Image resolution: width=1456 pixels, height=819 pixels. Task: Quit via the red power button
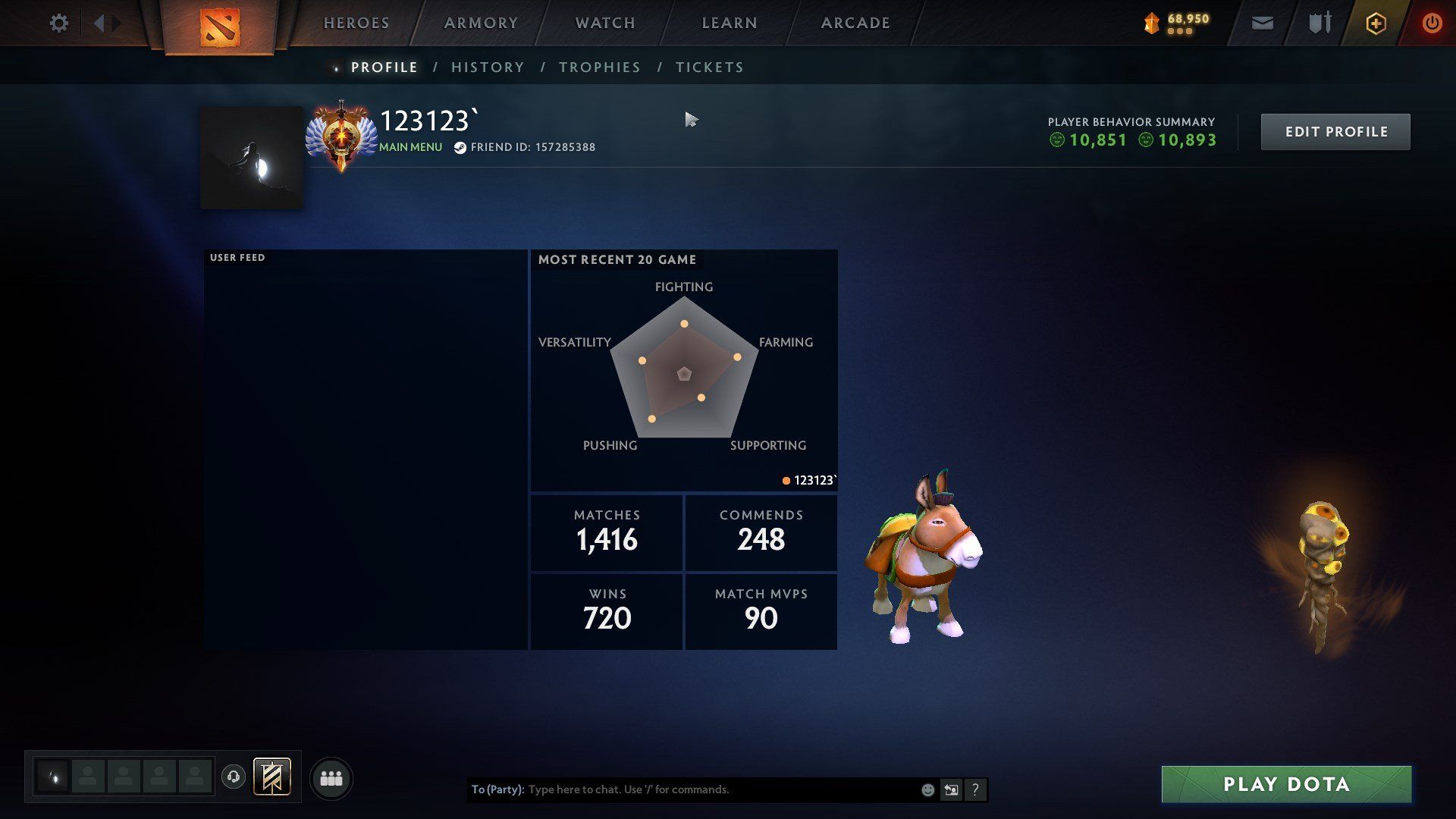click(x=1432, y=24)
